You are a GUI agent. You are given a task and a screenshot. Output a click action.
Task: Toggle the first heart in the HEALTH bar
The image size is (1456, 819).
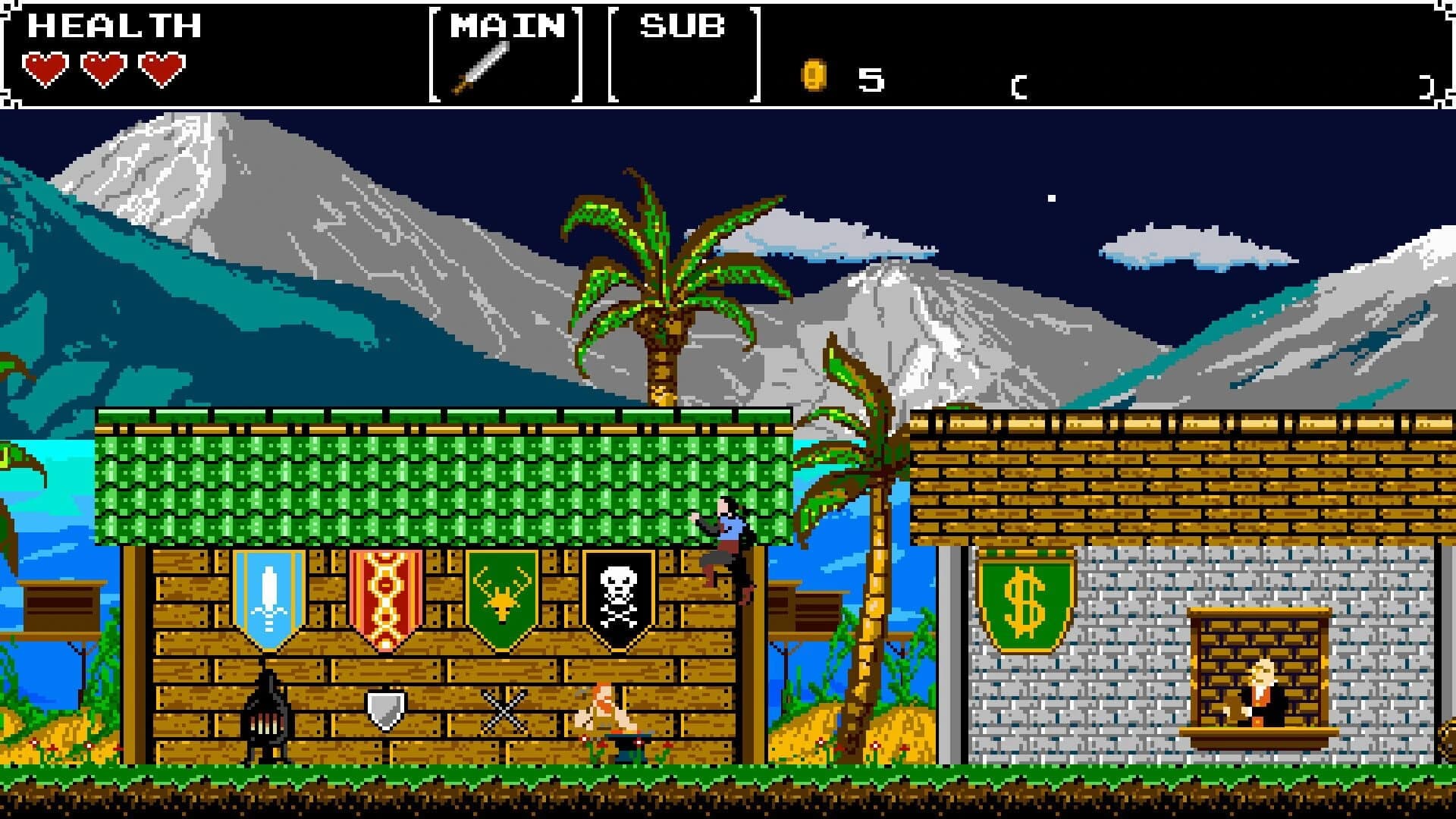pyautogui.click(x=47, y=70)
